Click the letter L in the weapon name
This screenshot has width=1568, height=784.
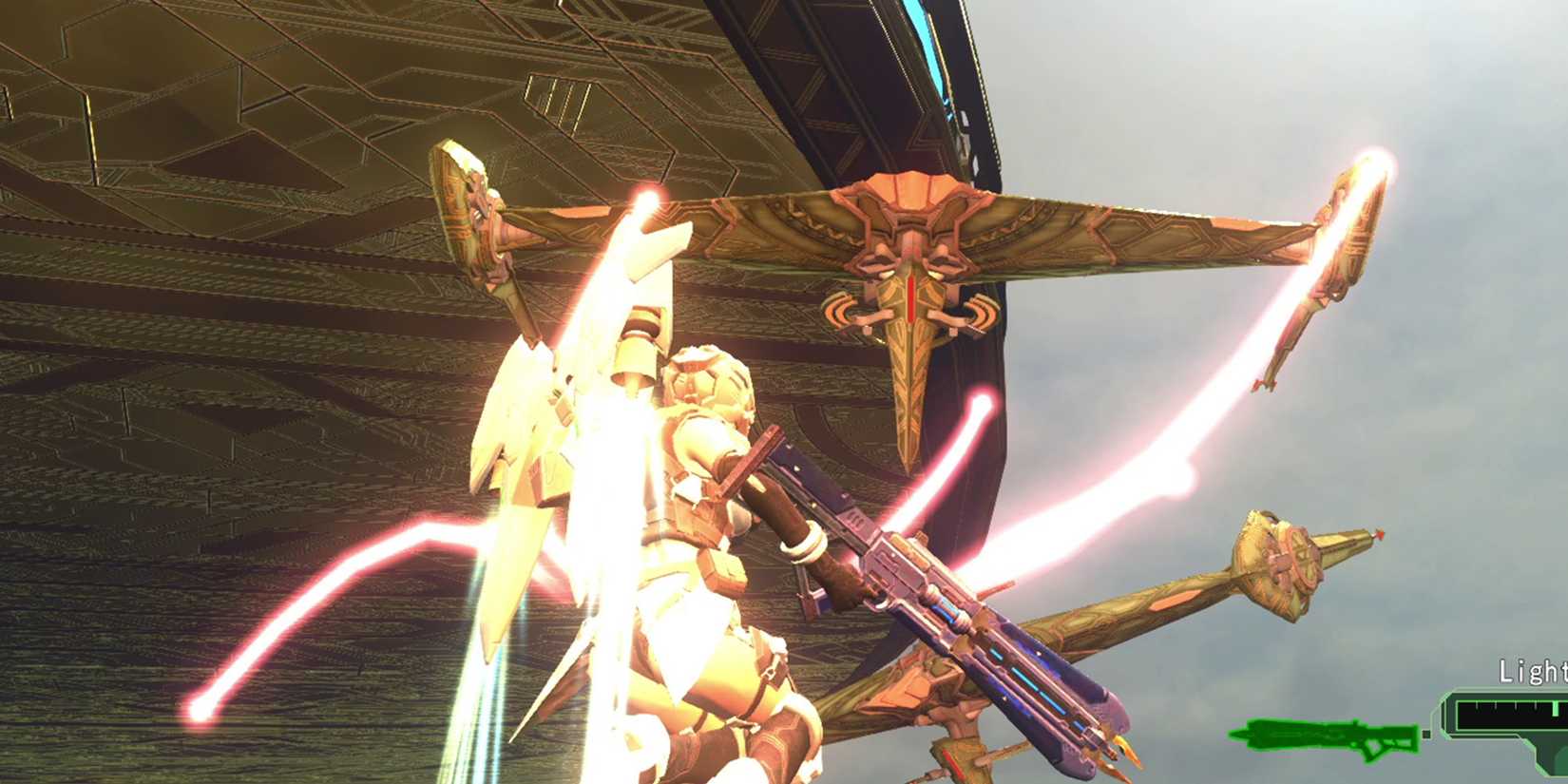1503,670
